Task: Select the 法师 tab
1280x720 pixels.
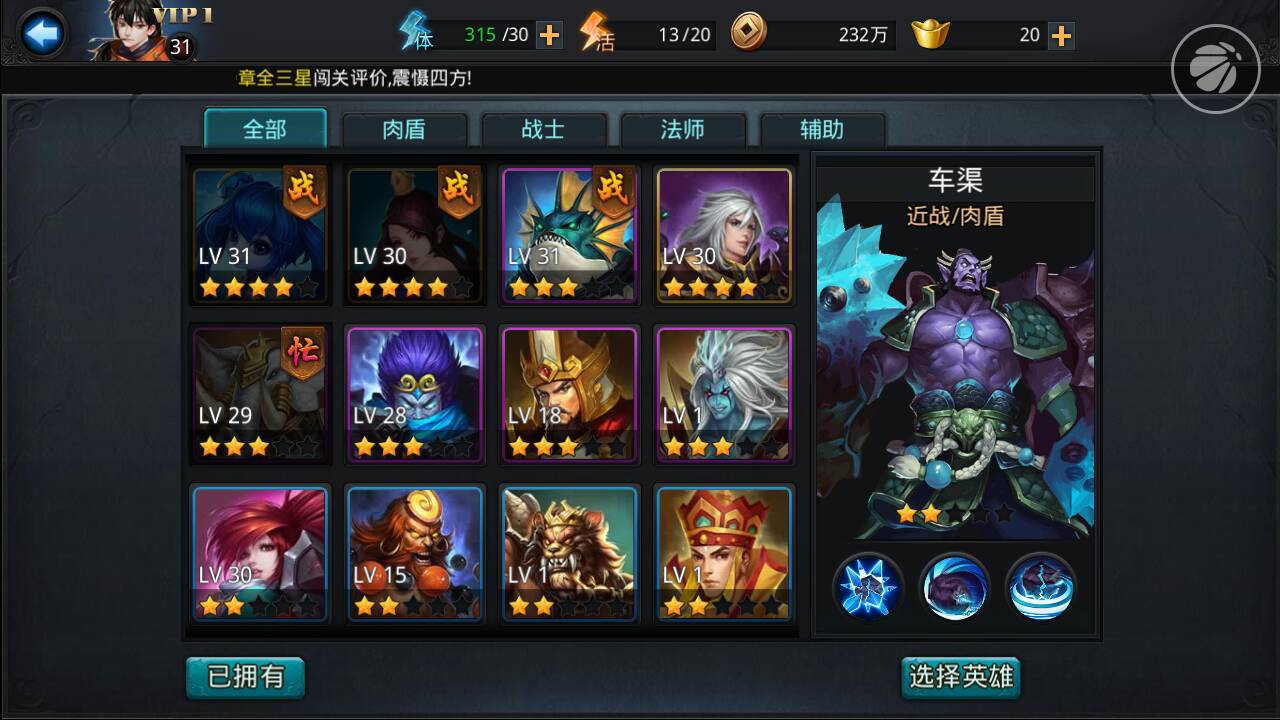Action: pos(684,129)
